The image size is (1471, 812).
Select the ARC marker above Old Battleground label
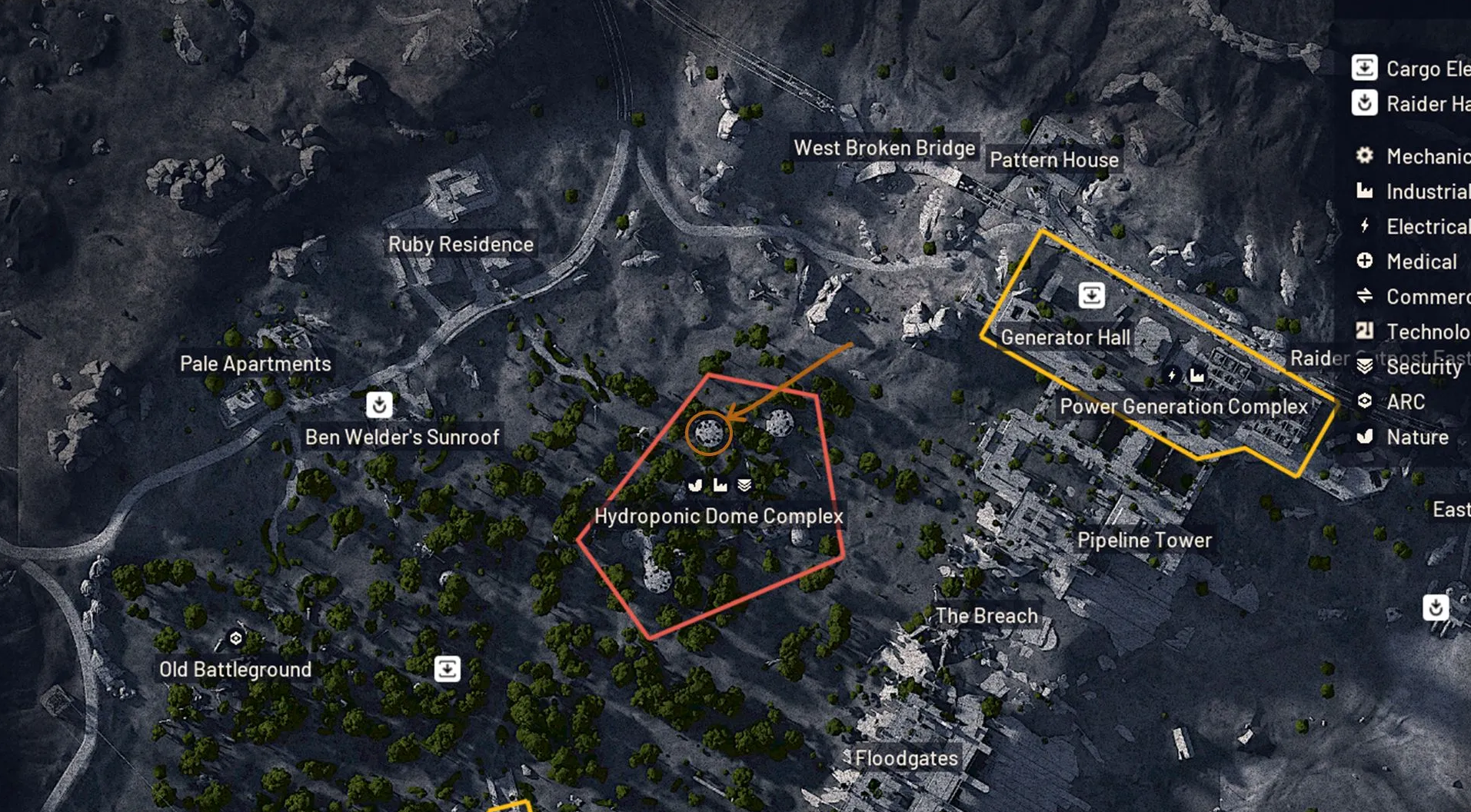pyautogui.click(x=236, y=638)
